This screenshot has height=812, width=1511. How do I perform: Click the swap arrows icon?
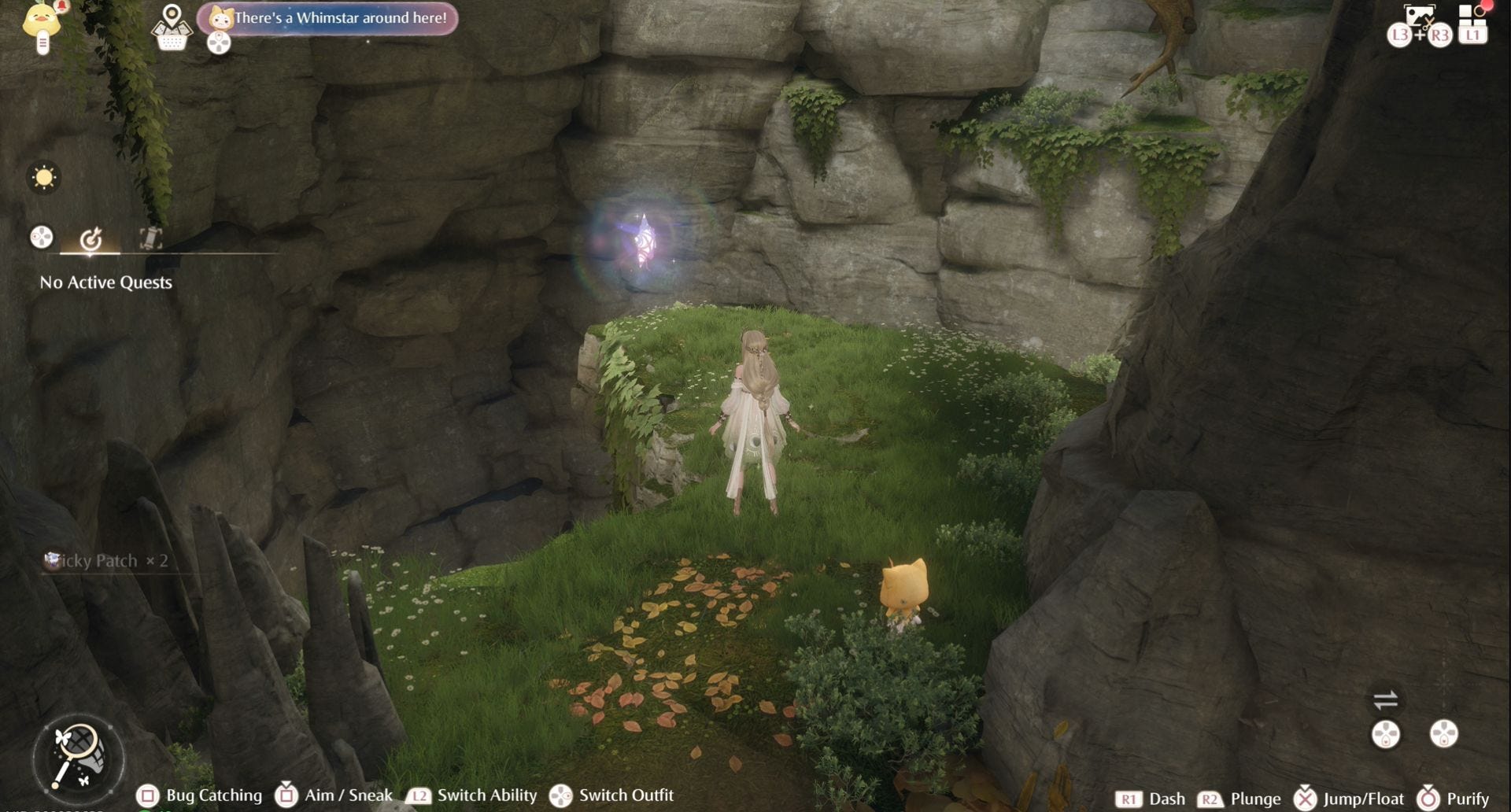click(1385, 699)
